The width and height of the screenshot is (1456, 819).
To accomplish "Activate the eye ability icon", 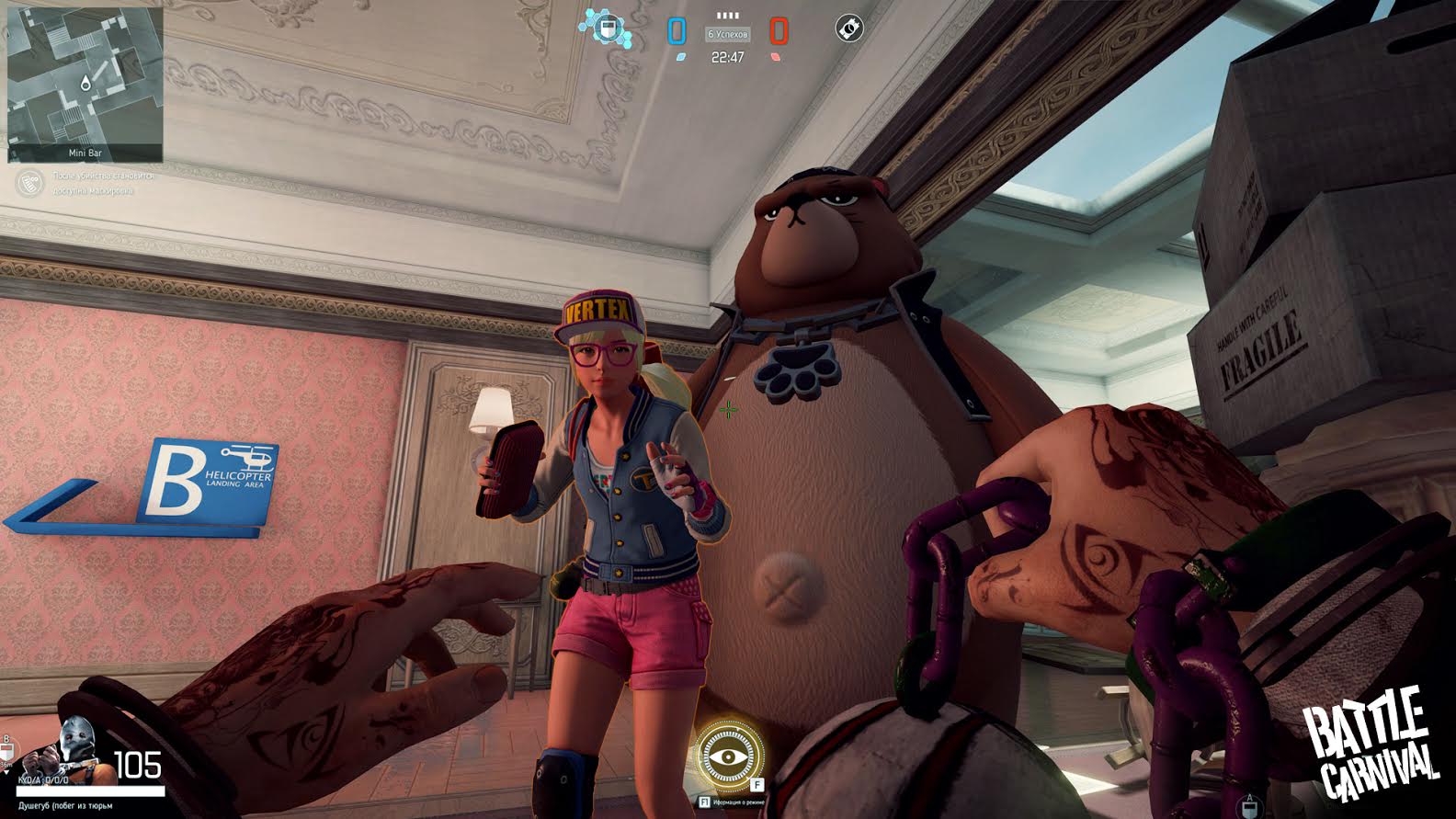I will 727,756.
